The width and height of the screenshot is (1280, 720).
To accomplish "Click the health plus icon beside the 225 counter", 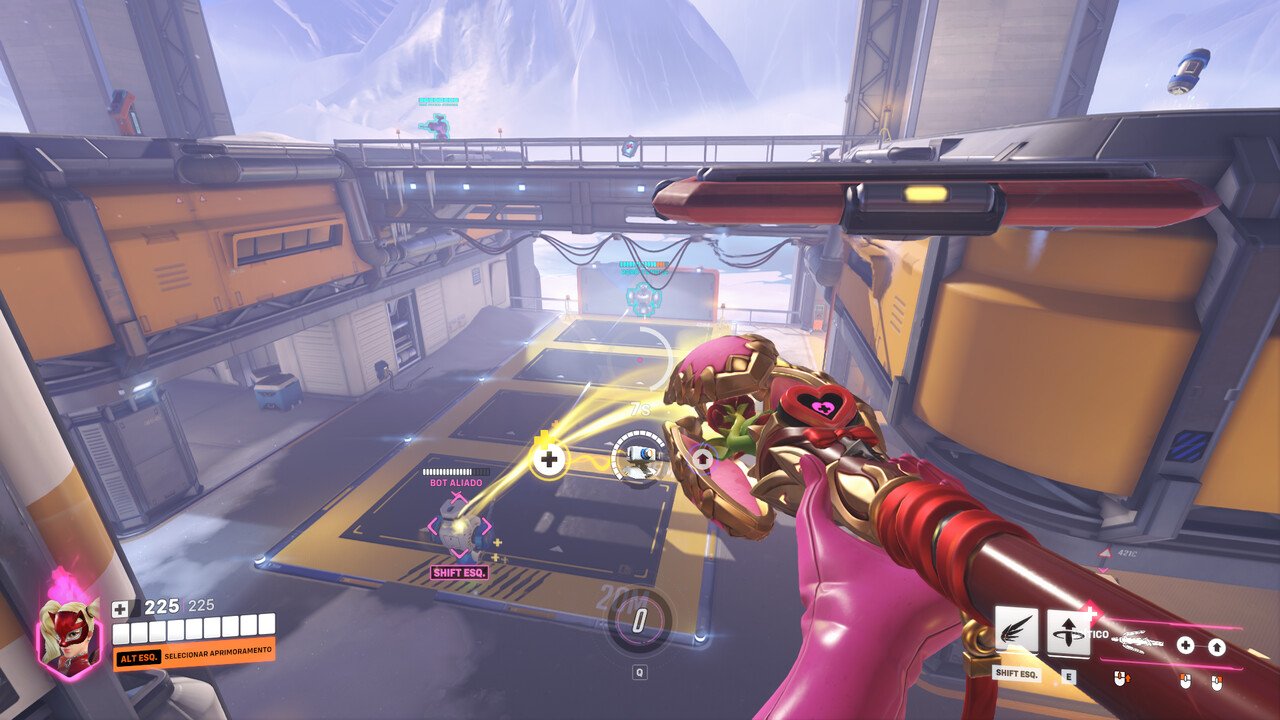I will (120, 607).
